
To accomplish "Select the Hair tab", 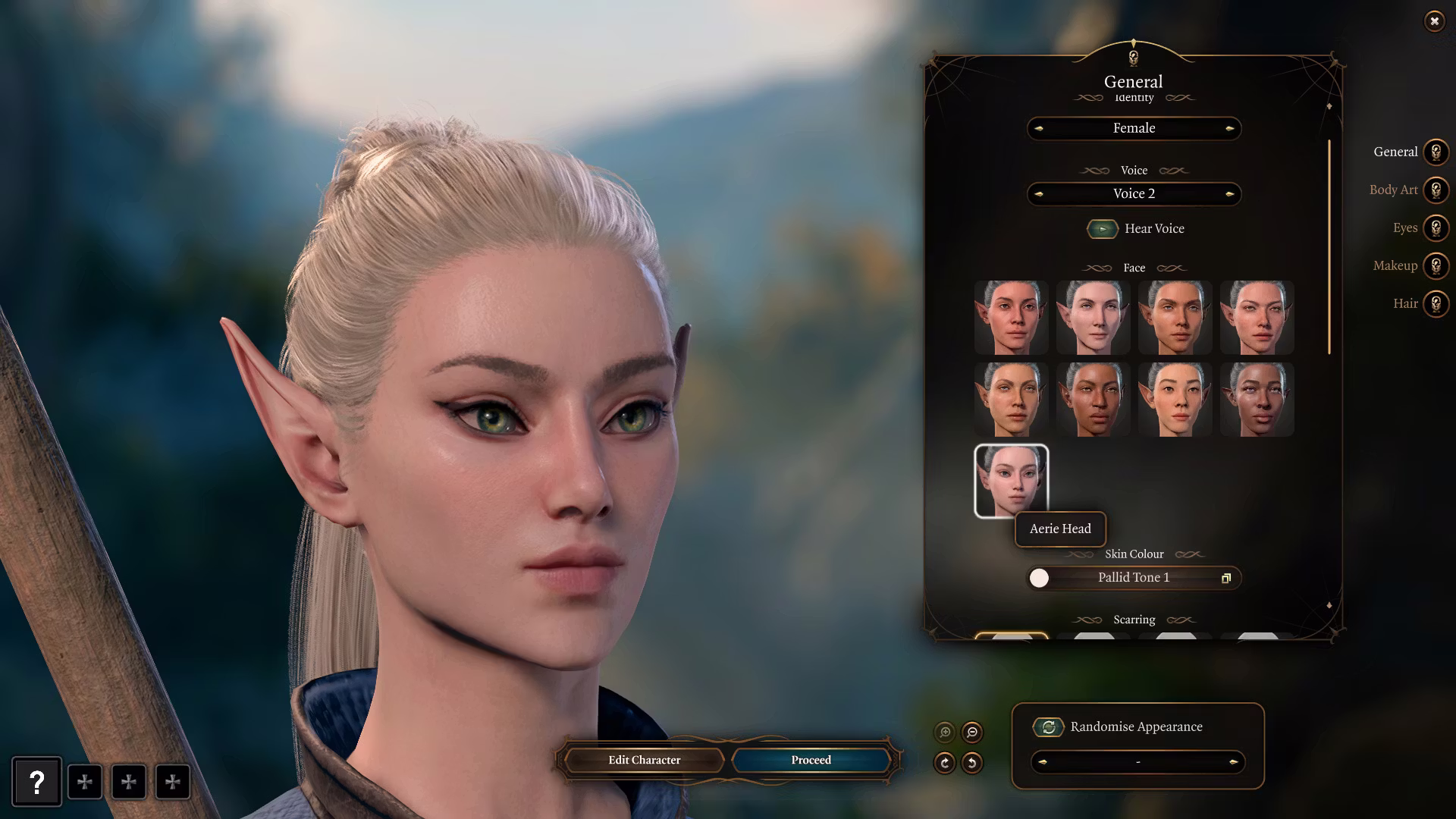I will [x=1435, y=303].
